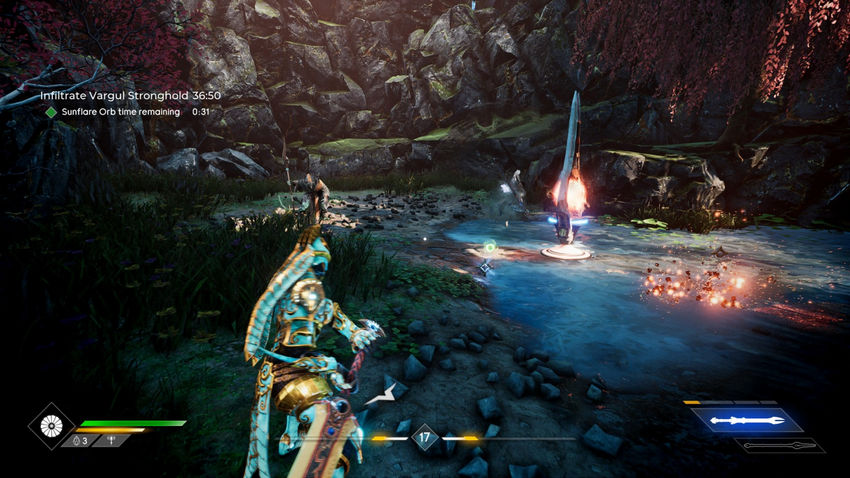Select the highlighted blue weapon slot
The image size is (850, 478).
pyautogui.click(x=746, y=420)
